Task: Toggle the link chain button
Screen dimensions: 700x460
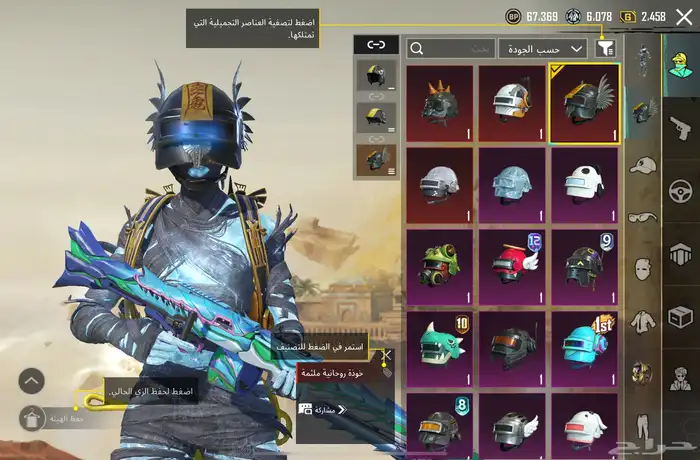Action: point(376,44)
